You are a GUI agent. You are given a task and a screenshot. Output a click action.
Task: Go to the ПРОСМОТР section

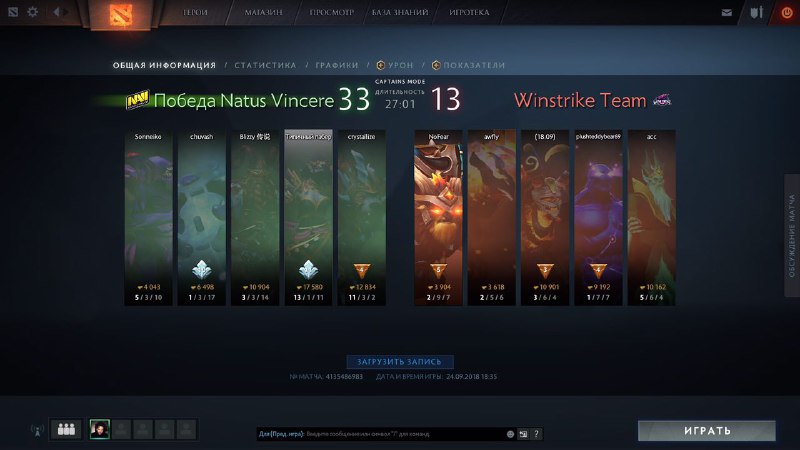click(x=334, y=13)
